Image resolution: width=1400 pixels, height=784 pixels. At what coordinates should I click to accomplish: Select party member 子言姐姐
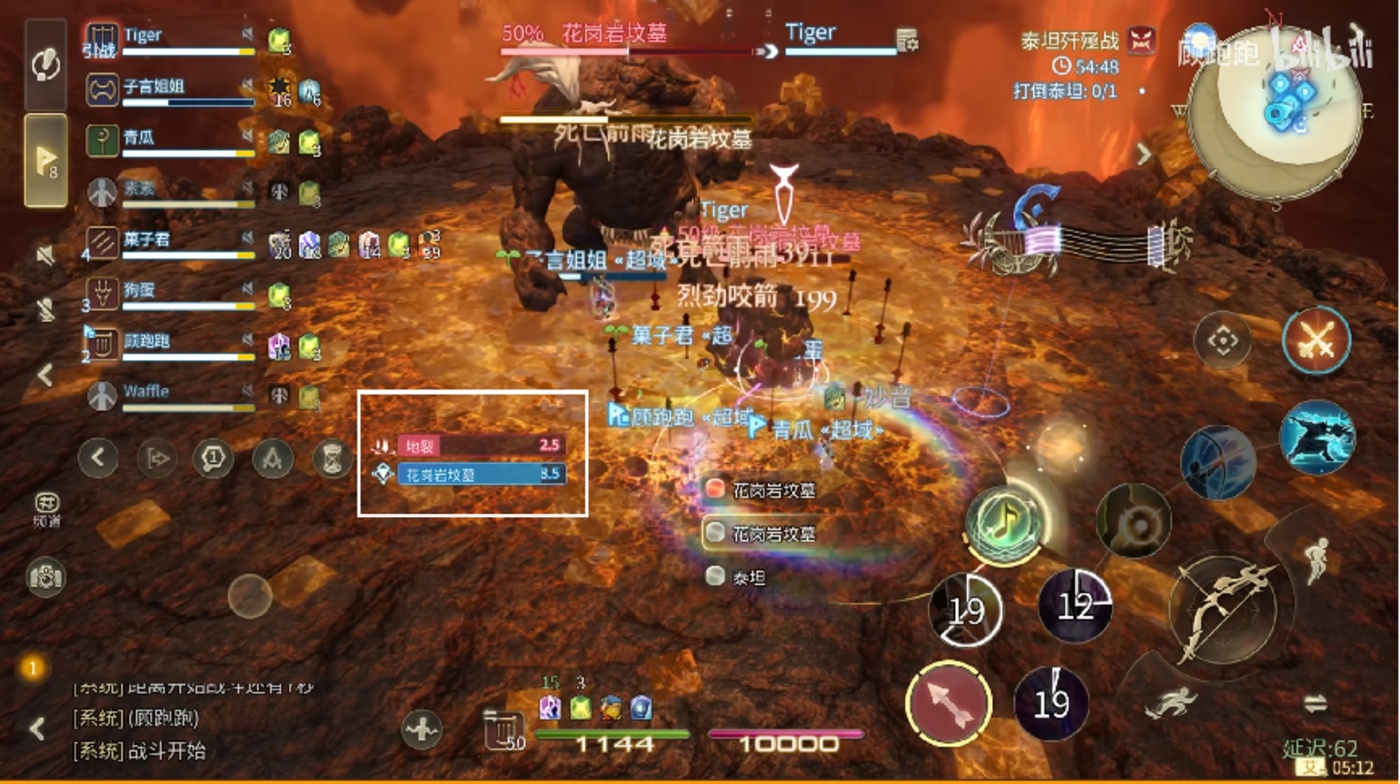170,91
